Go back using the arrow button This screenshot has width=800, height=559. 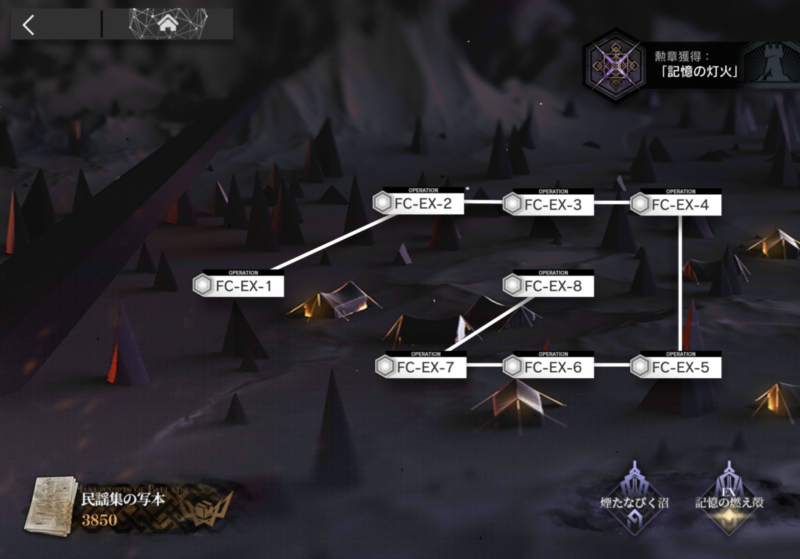pos(28,26)
